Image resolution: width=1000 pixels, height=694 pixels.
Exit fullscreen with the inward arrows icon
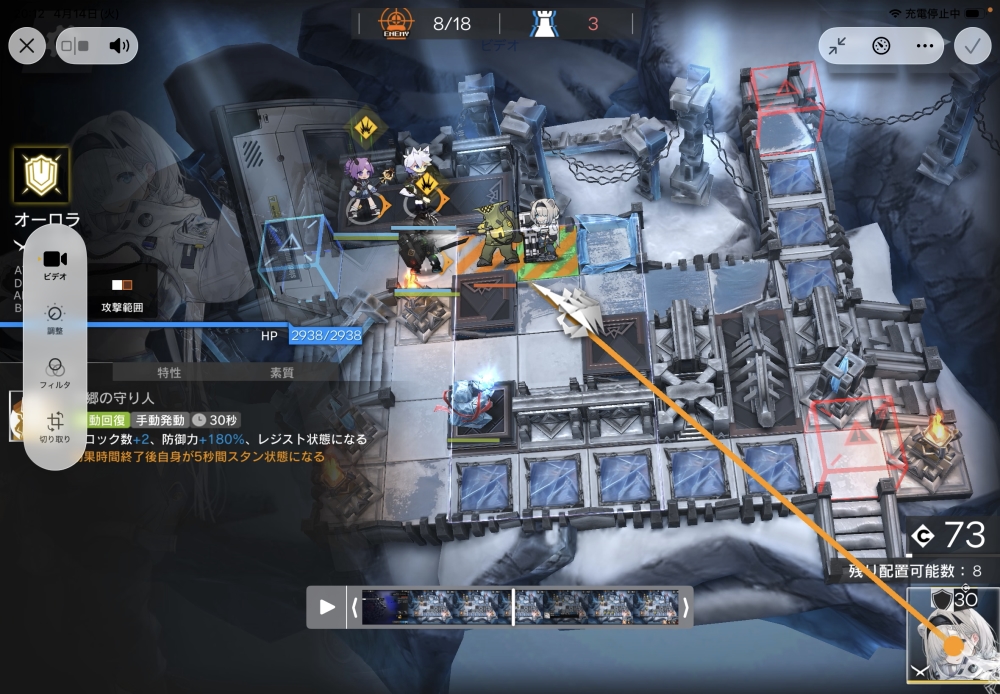[x=838, y=45]
